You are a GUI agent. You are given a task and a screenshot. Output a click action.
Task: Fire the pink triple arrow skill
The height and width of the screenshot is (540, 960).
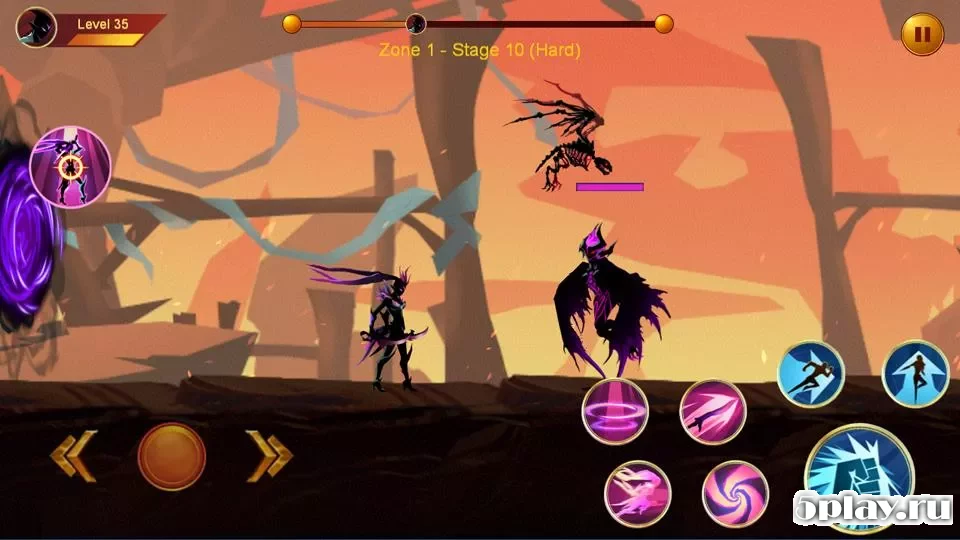(713, 411)
